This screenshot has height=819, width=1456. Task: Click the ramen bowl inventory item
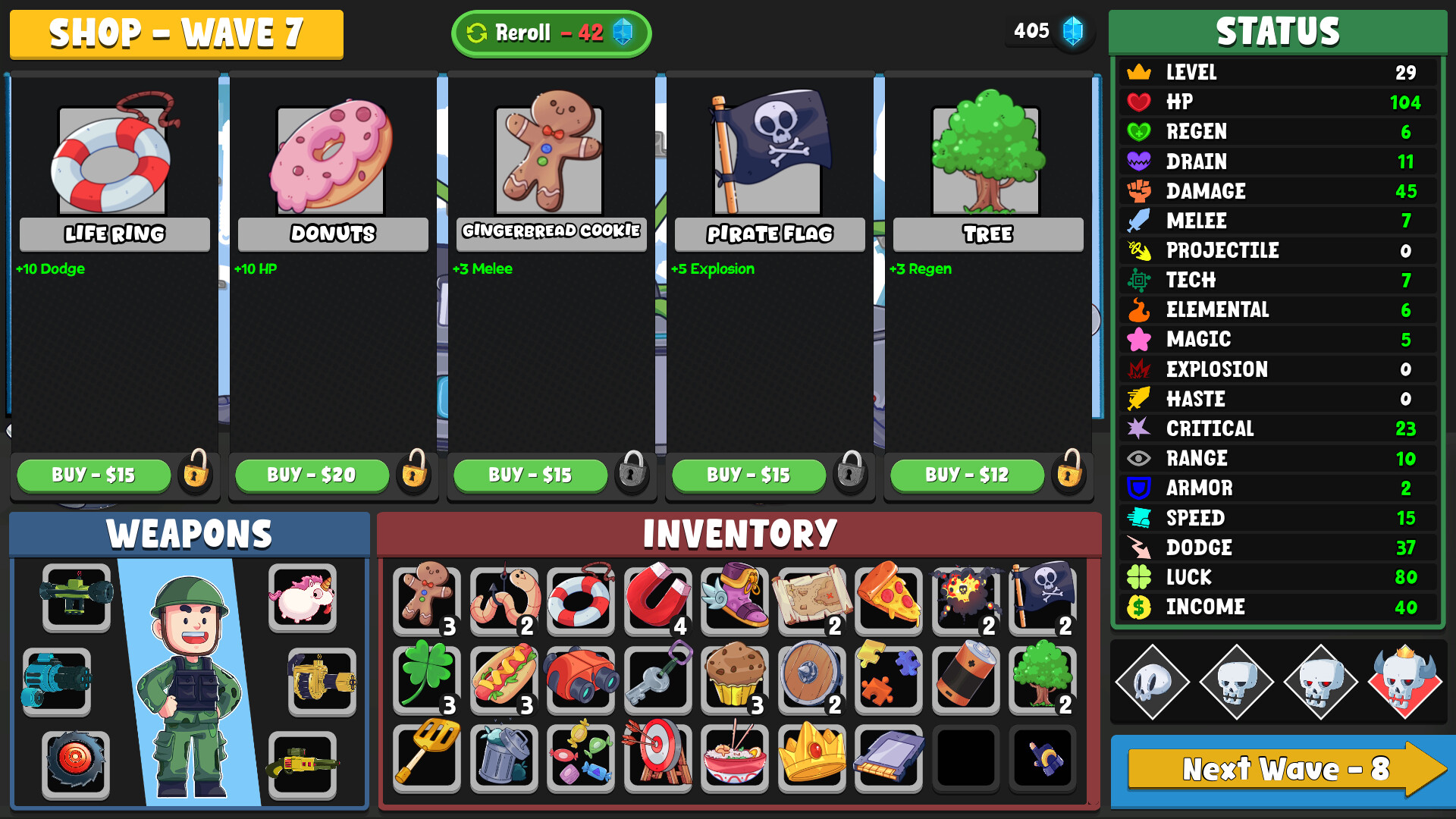pyautogui.click(x=734, y=757)
